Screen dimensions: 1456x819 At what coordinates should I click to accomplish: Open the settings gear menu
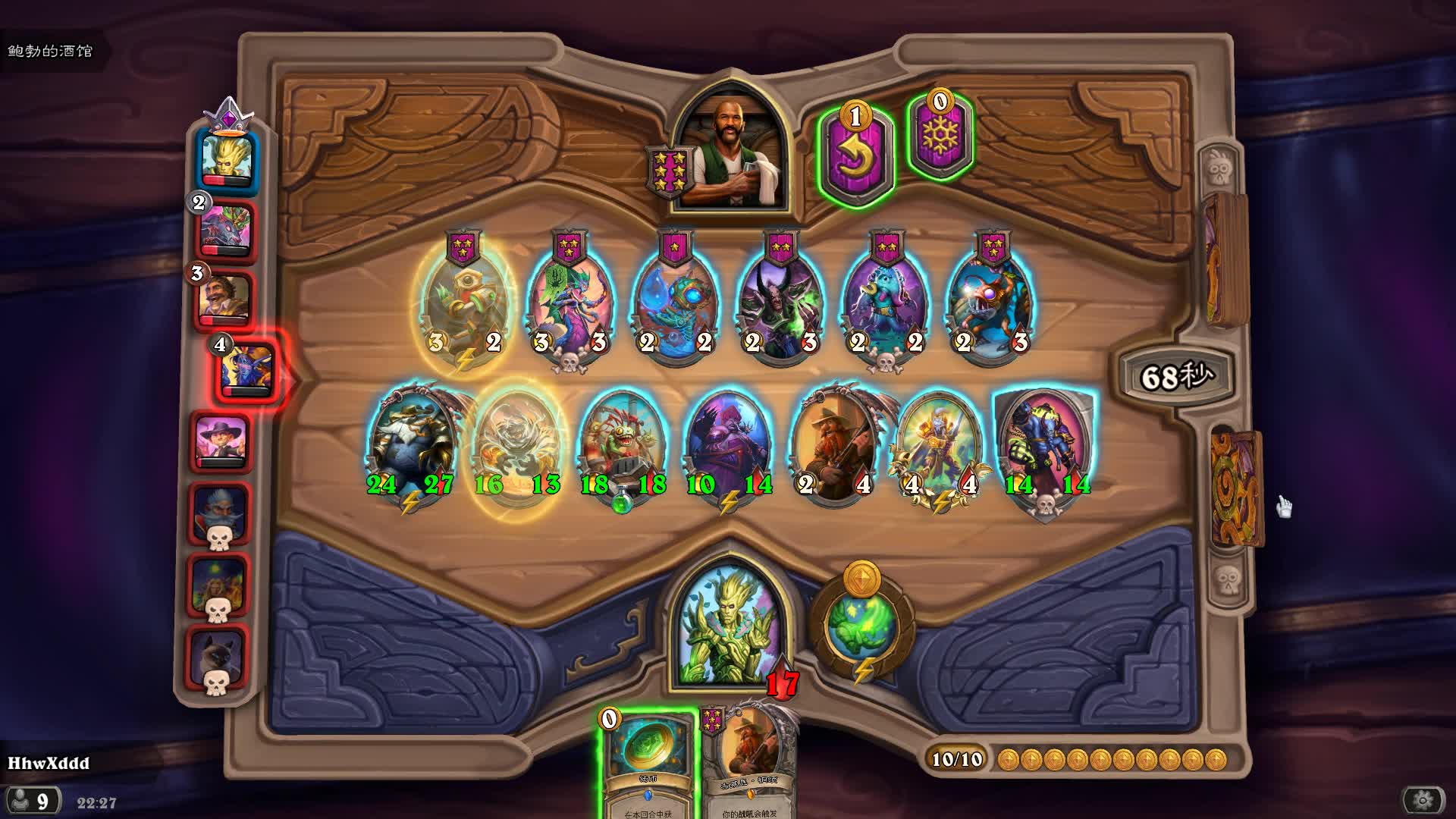point(1423,800)
